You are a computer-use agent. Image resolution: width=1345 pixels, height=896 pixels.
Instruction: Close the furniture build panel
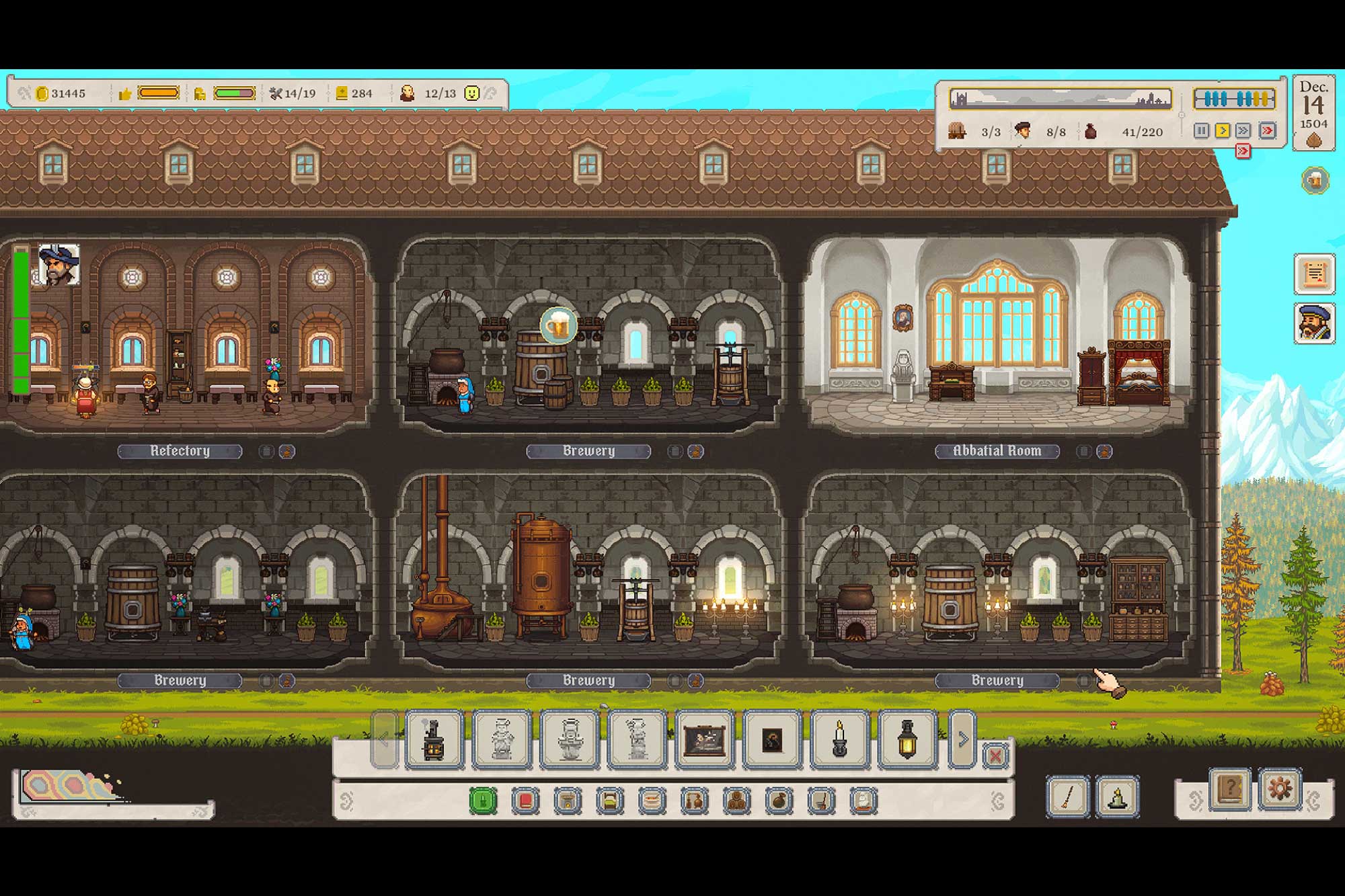coord(995,756)
